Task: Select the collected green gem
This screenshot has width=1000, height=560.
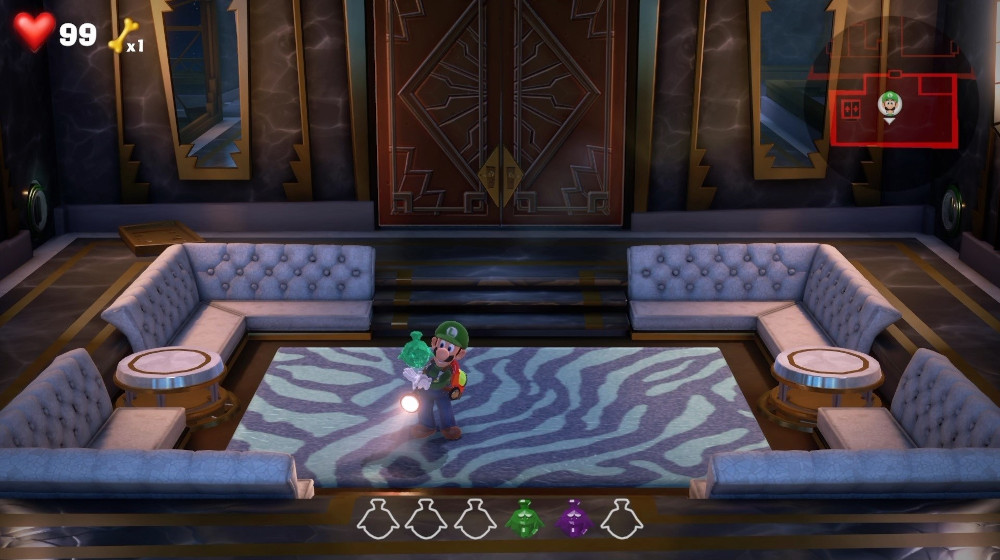Action: pyautogui.click(x=523, y=518)
